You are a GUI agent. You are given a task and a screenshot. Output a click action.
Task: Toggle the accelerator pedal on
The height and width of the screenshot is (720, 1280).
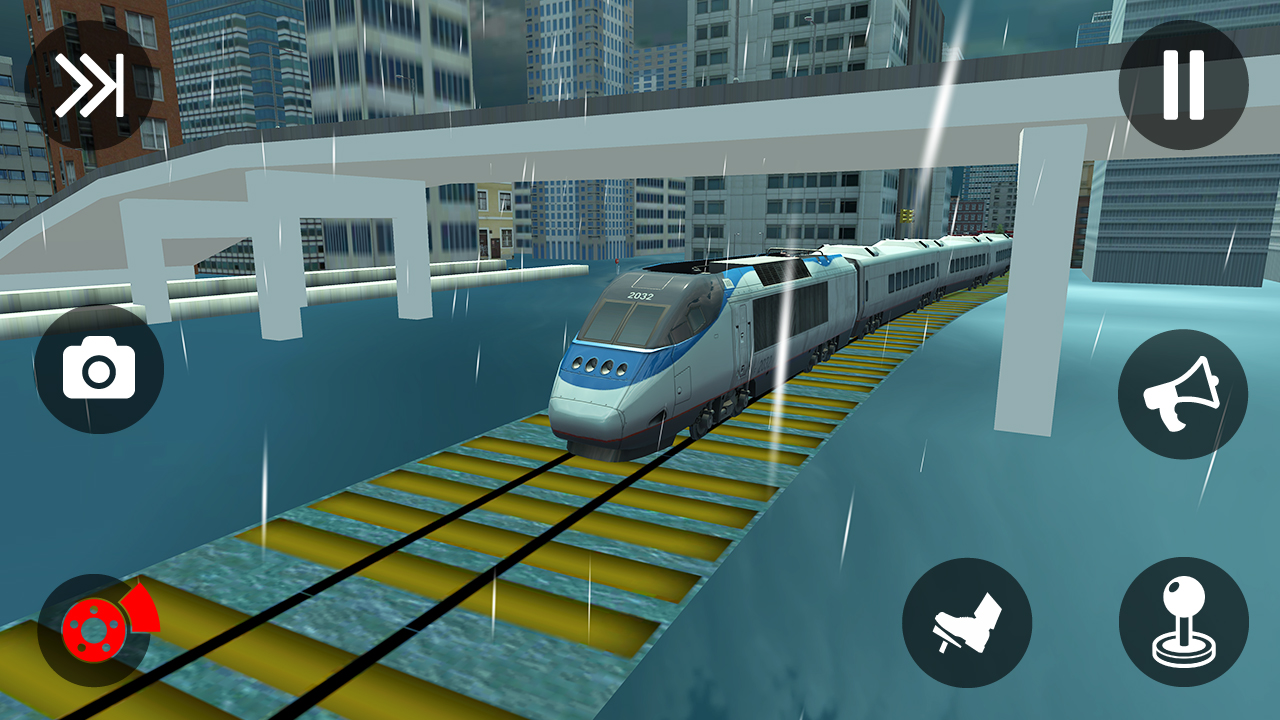tap(968, 622)
